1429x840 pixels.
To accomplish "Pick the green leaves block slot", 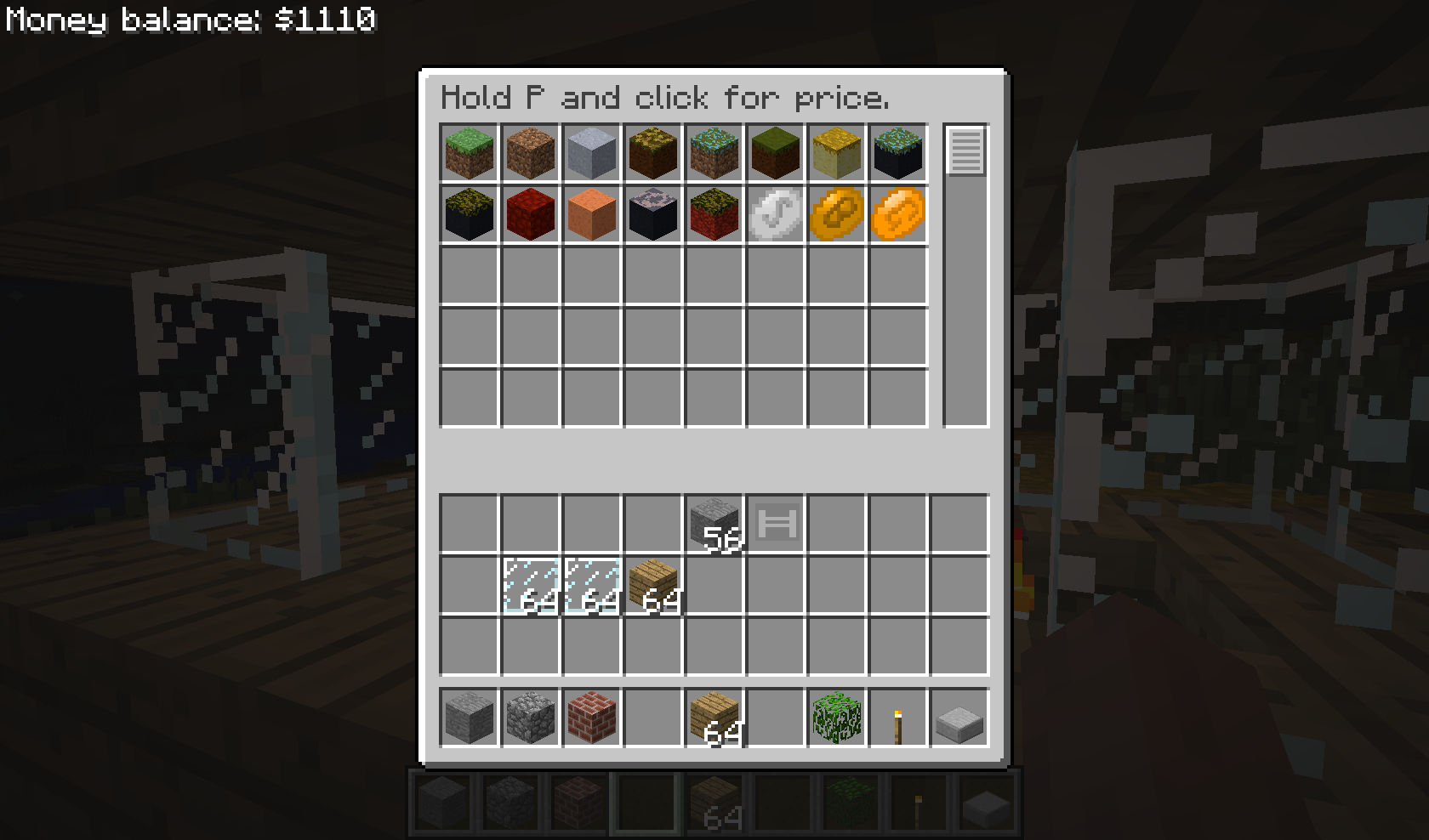I will point(837,718).
